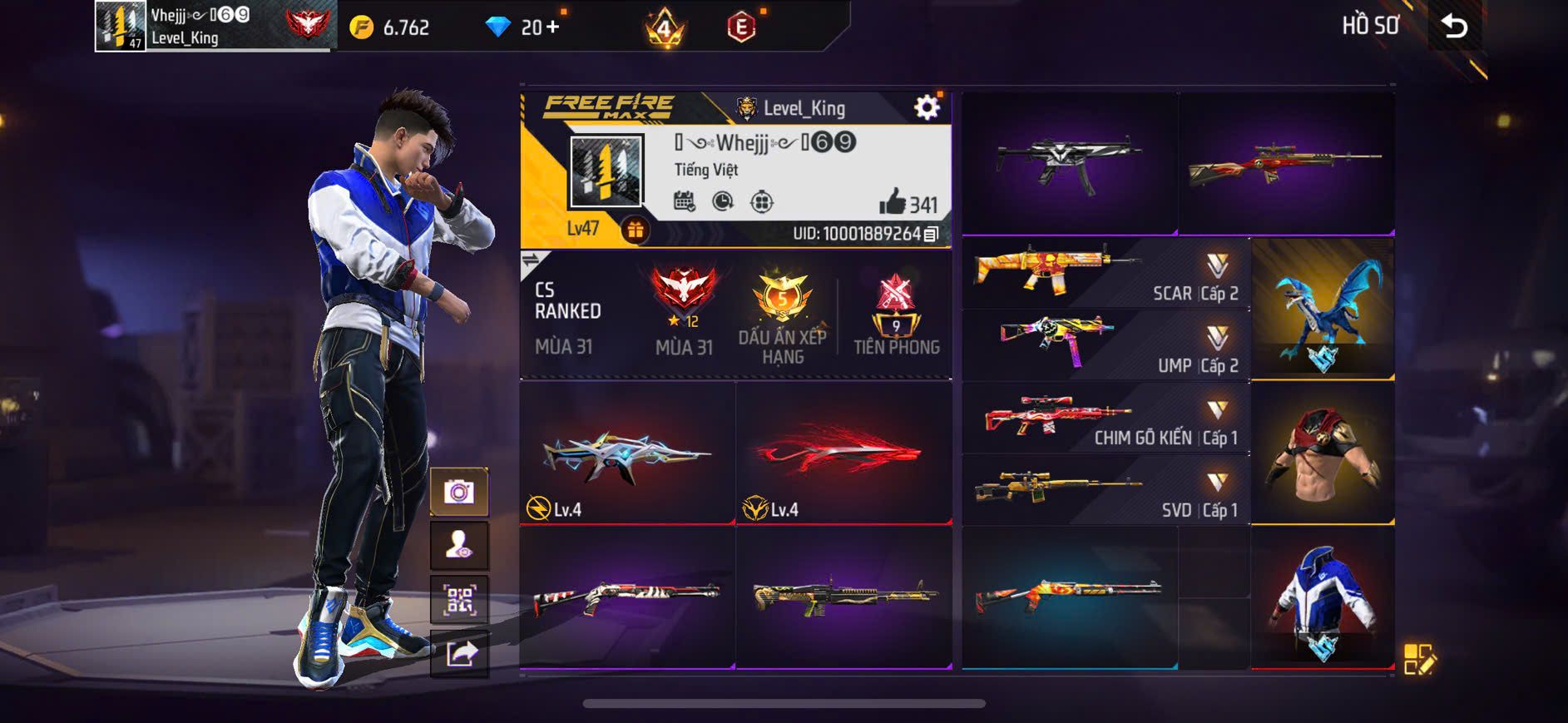View the character profile icon
1568x723 pixels.
click(x=458, y=546)
